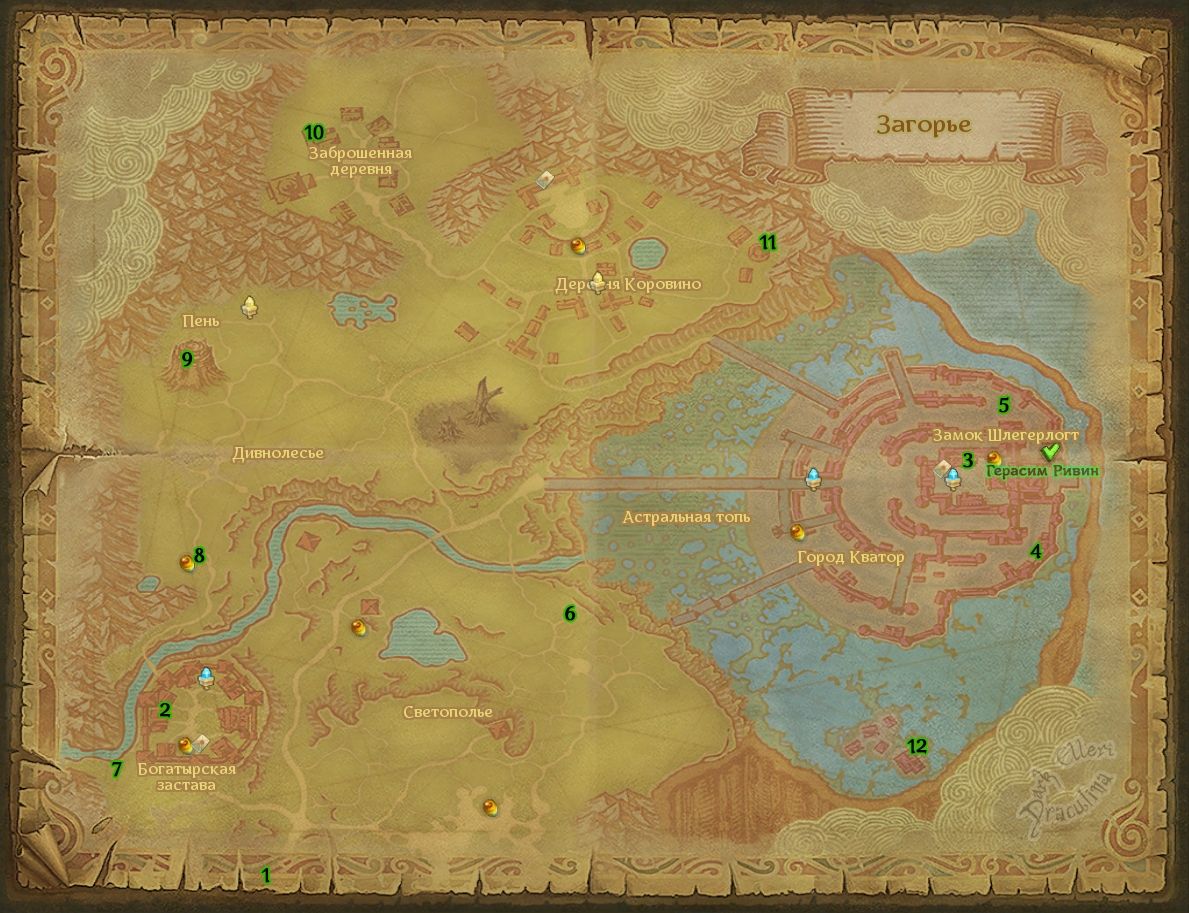Choose map marker number 8
The width and height of the screenshot is (1189, 913).
pos(199,555)
